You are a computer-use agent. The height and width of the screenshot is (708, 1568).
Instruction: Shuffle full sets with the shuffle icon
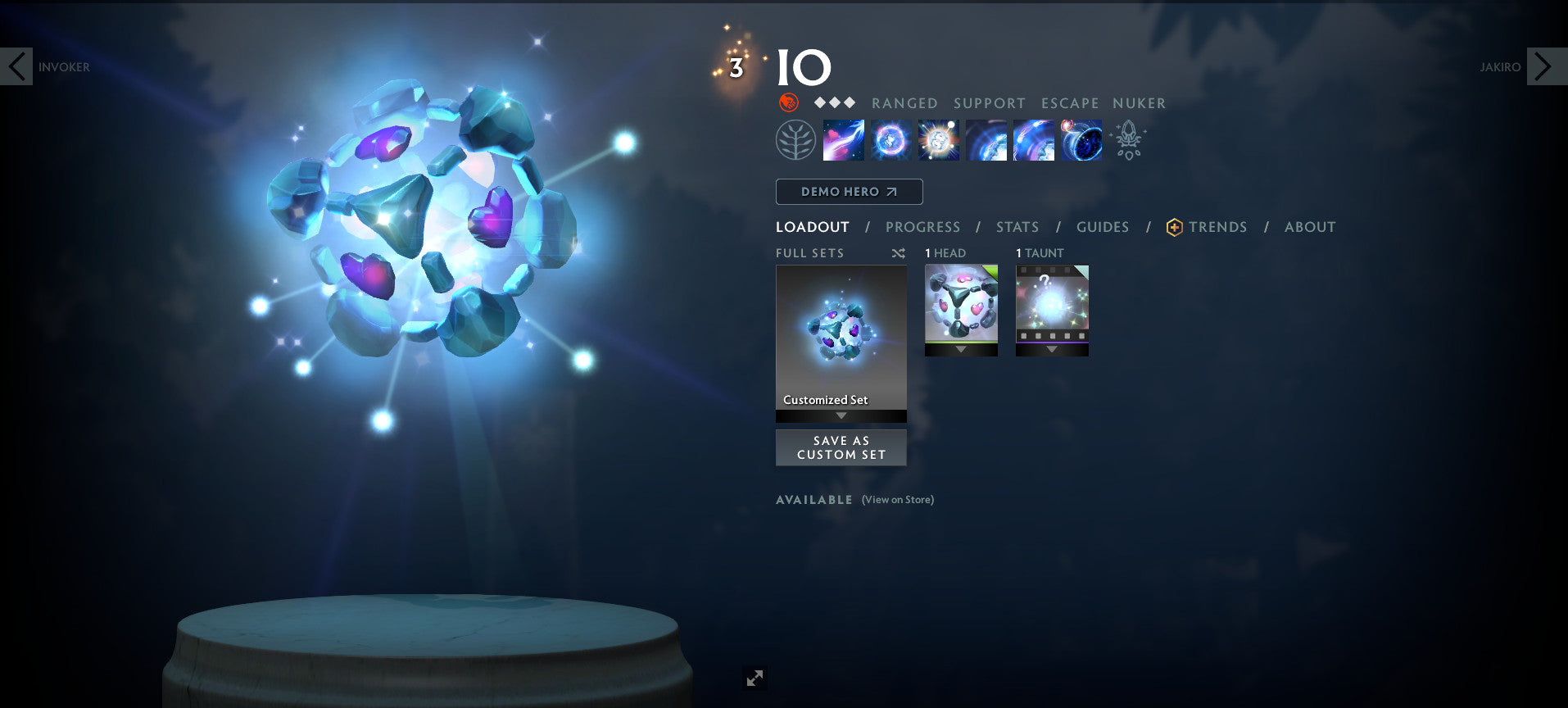pos(898,253)
